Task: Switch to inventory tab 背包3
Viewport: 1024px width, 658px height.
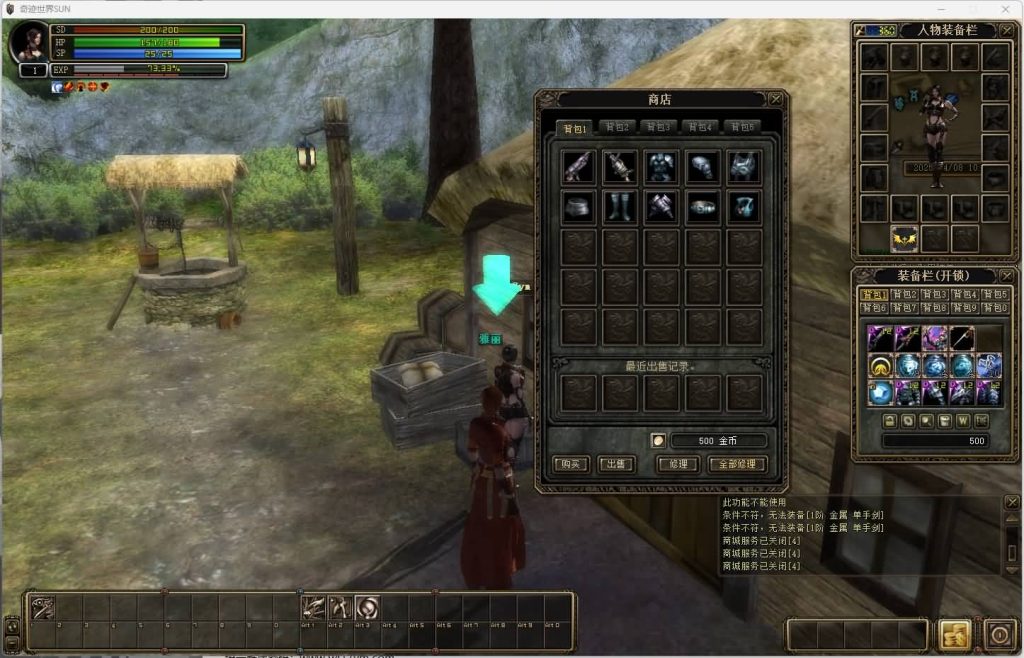Action: [x=934, y=295]
